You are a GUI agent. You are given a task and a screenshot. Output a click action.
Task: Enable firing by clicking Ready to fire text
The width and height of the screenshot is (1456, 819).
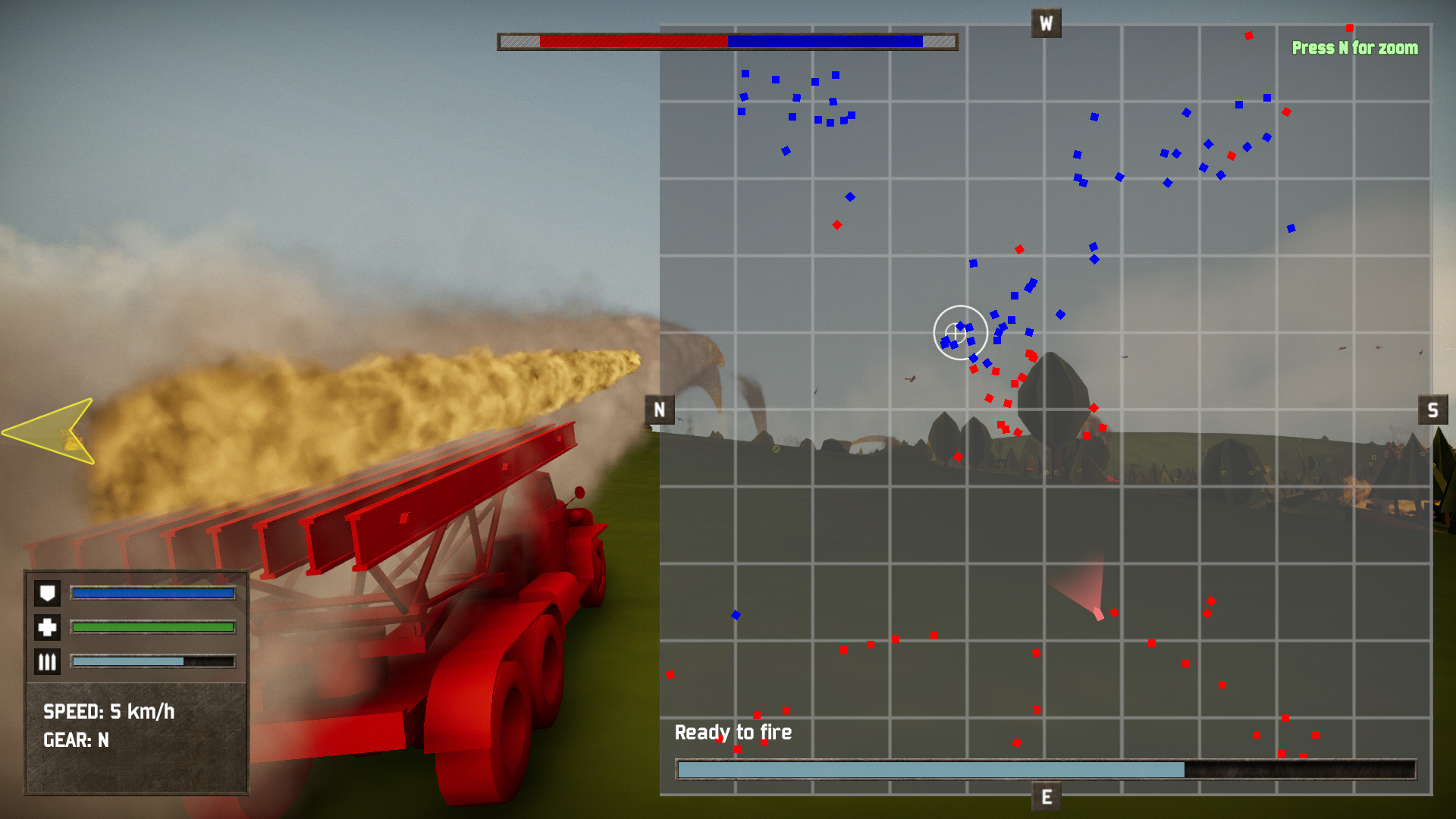[733, 732]
